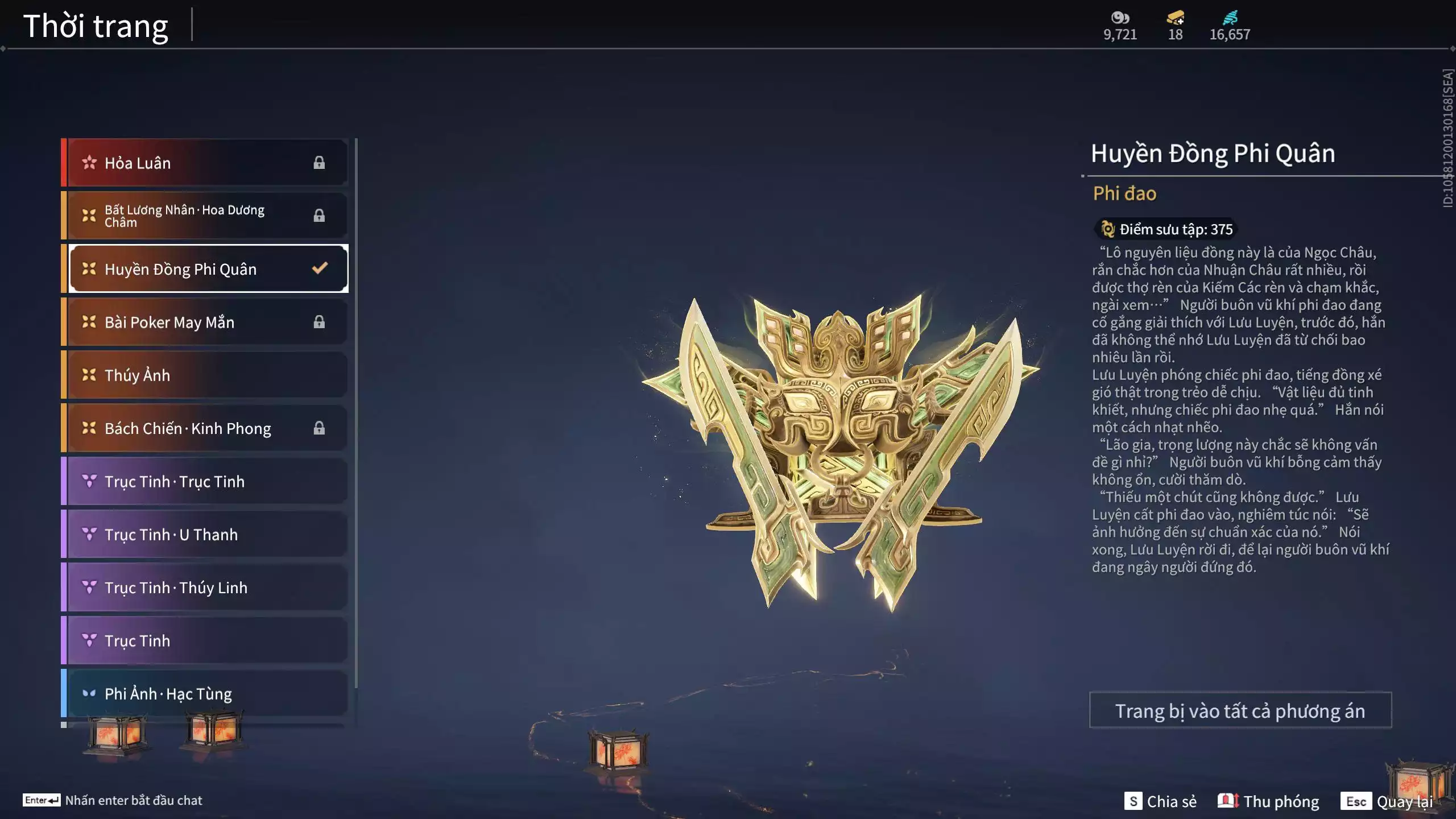
Task: Click Trang bị vào tất cả phương án
Action: pos(1240,710)
